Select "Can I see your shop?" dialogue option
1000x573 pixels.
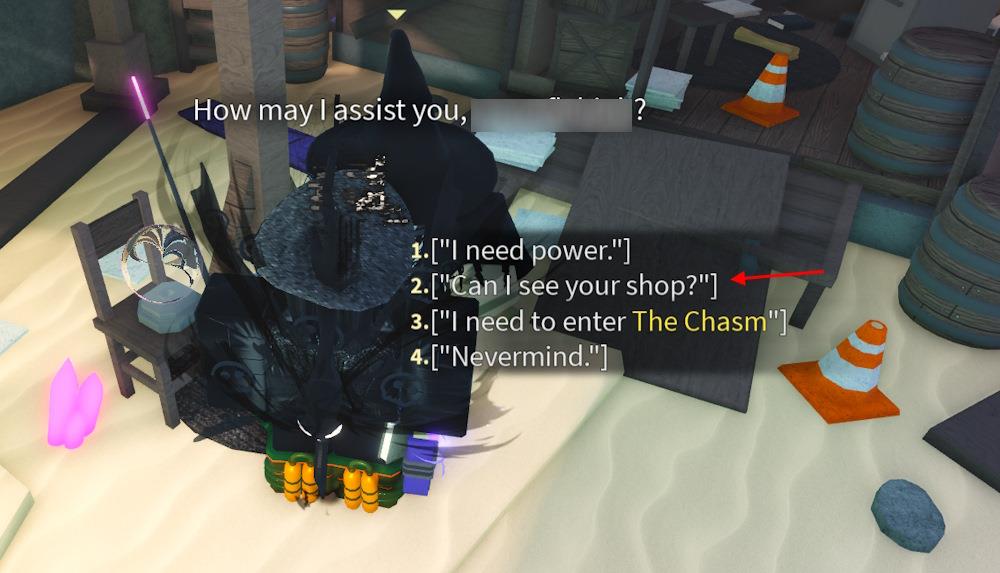[574, 286]
